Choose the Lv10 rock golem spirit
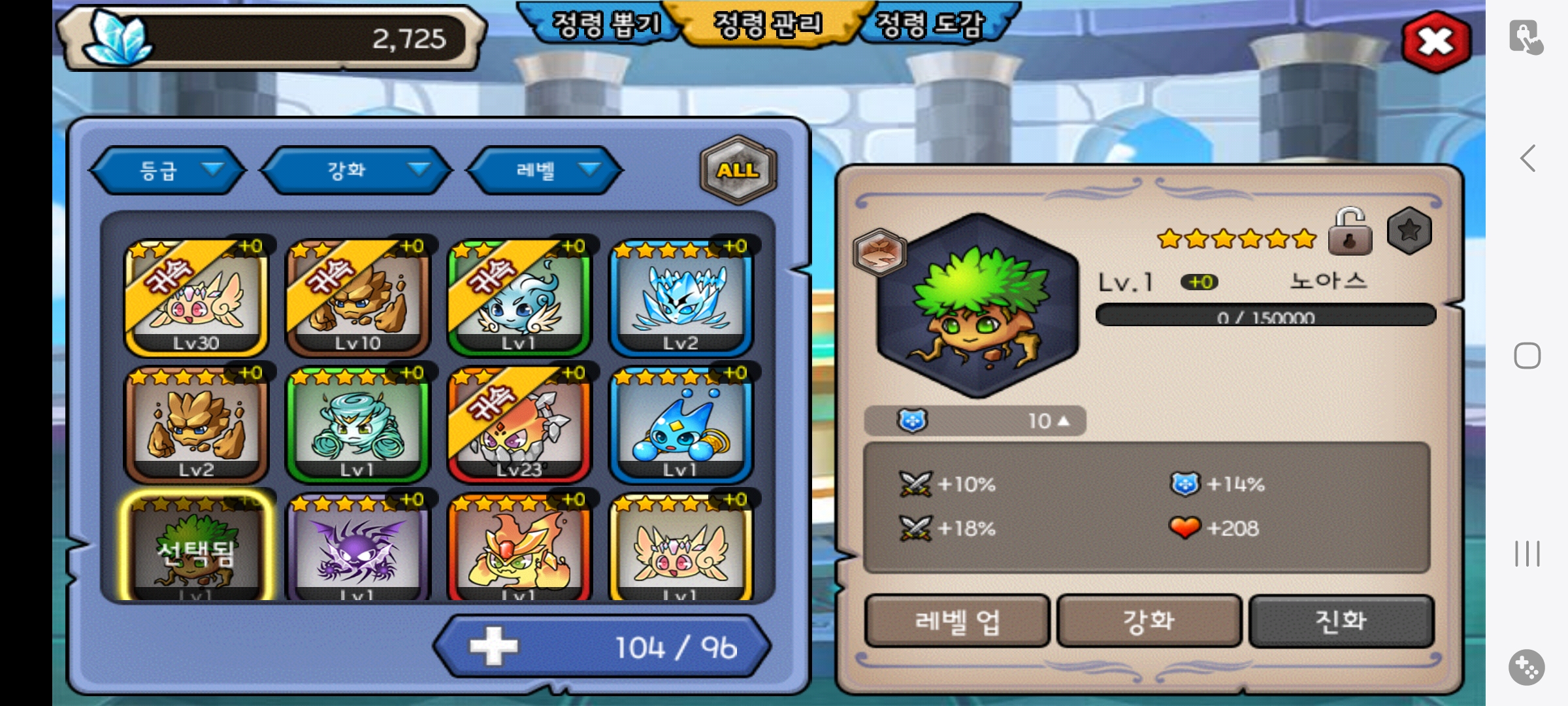1568x706 pixels. (357, 298)
